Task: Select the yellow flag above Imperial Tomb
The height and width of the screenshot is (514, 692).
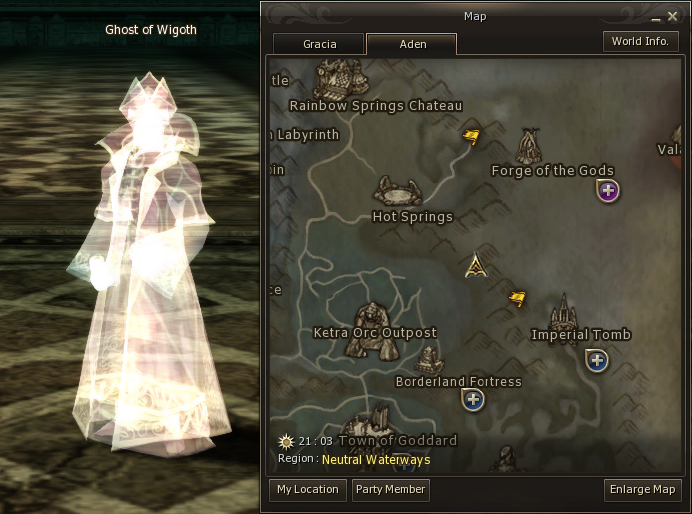Action: pos(517,298)
